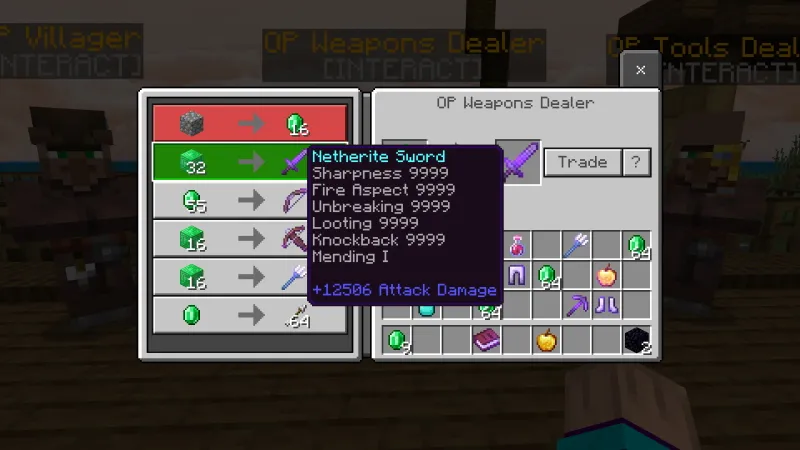Open the question mark help button
Screen dimensions: 800x450
point(636,162)
